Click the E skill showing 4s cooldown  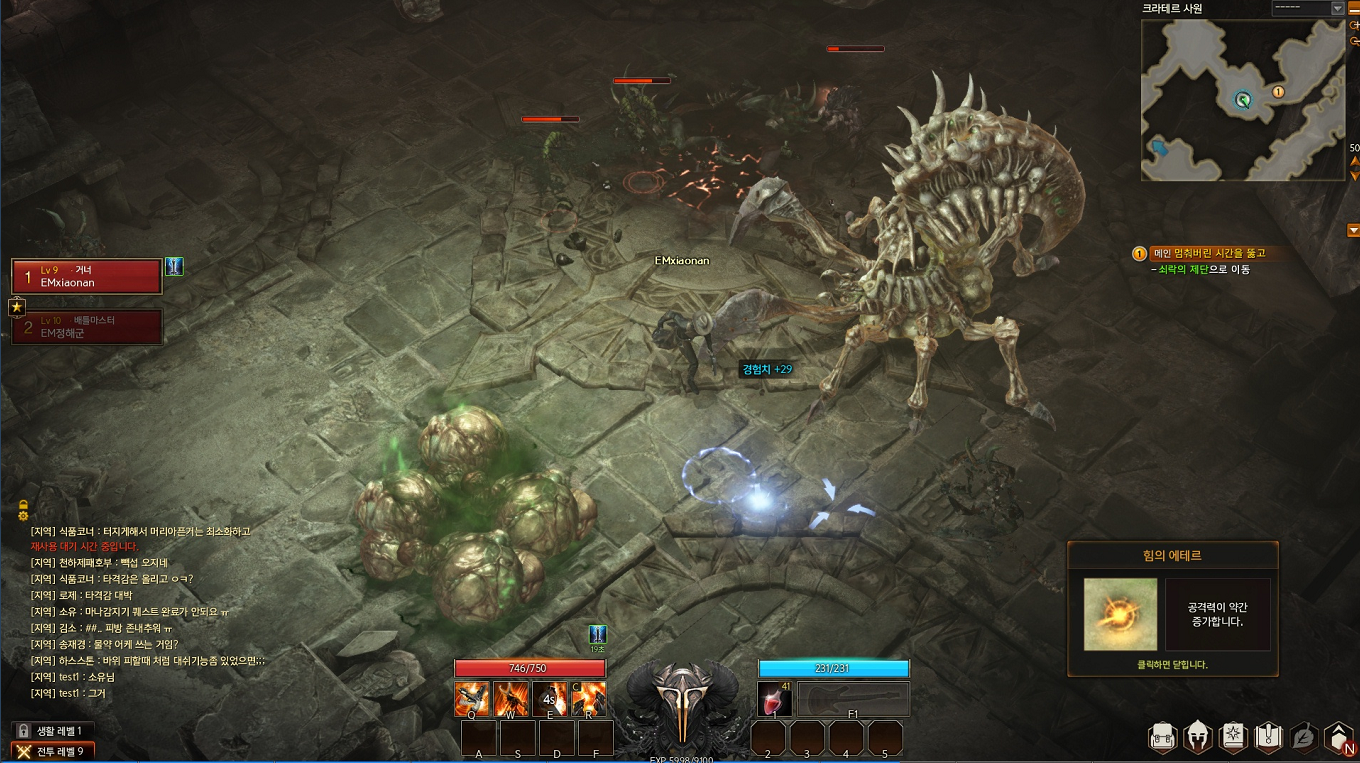pyautogui.click(x=550, y=699)
